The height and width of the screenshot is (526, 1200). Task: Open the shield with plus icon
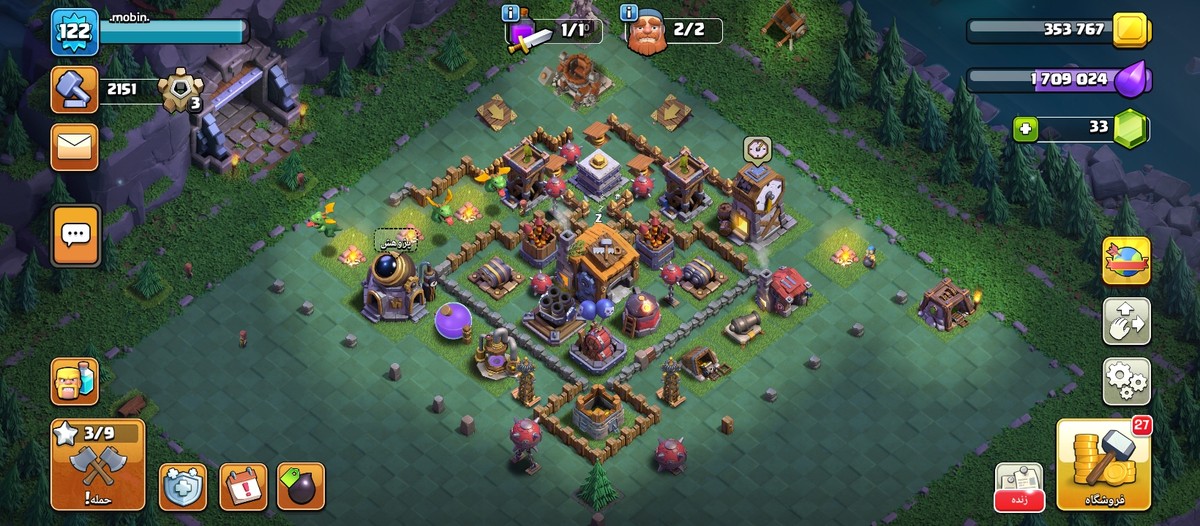(x=182, y=486)
